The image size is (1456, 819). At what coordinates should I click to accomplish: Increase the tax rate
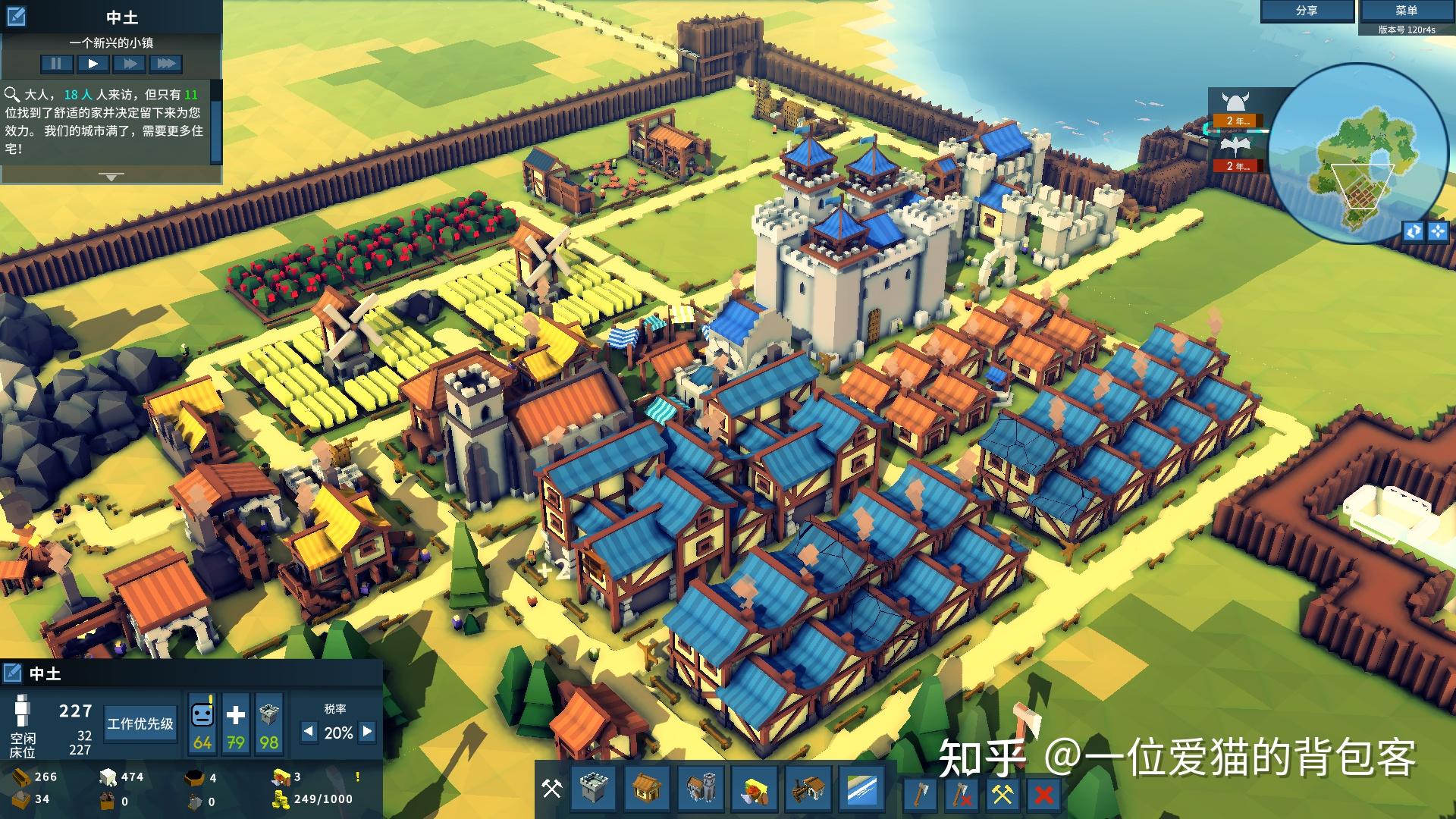pos(368,732)
